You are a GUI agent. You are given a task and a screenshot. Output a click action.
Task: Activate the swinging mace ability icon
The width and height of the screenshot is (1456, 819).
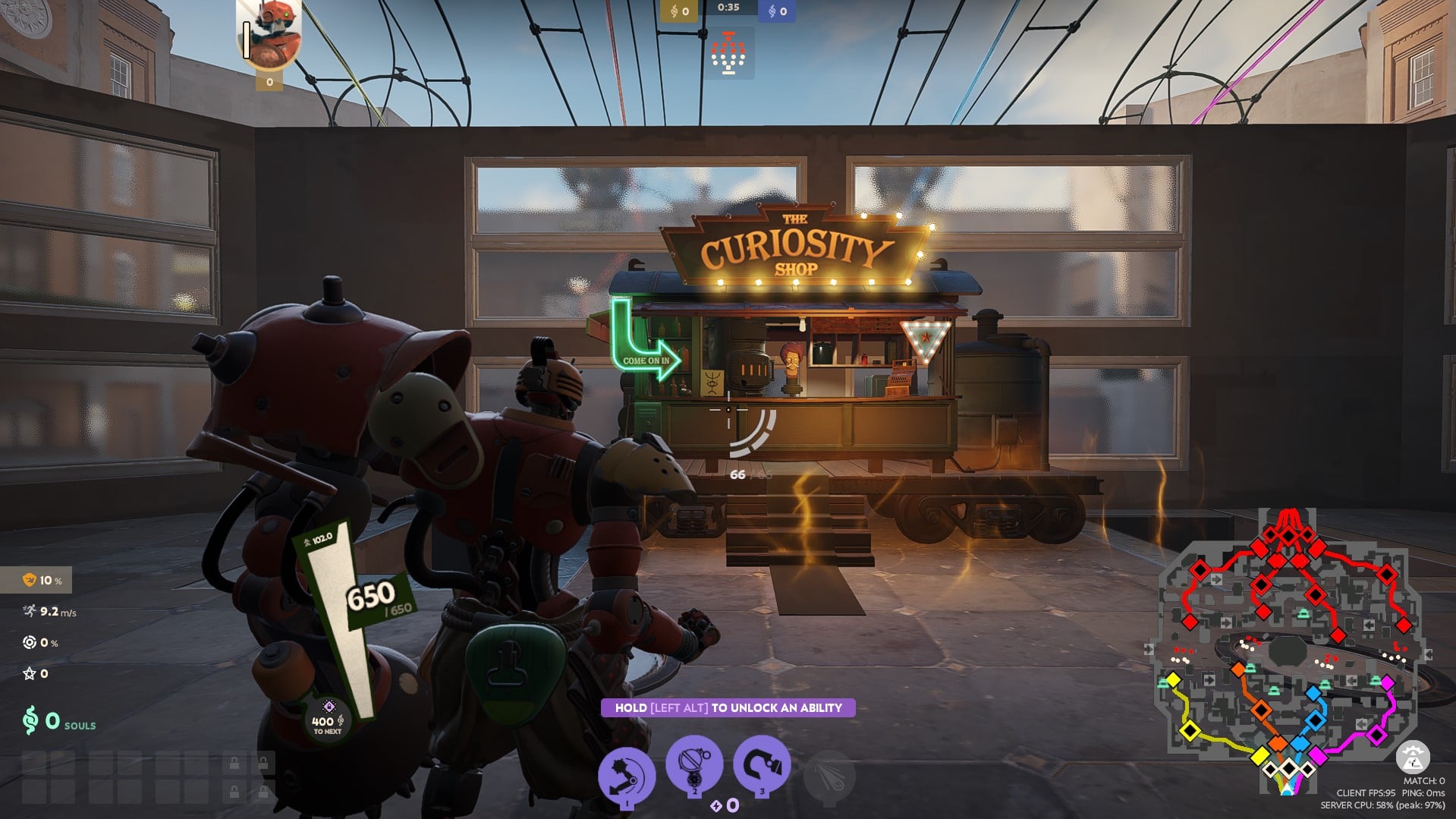pos(627,773)
